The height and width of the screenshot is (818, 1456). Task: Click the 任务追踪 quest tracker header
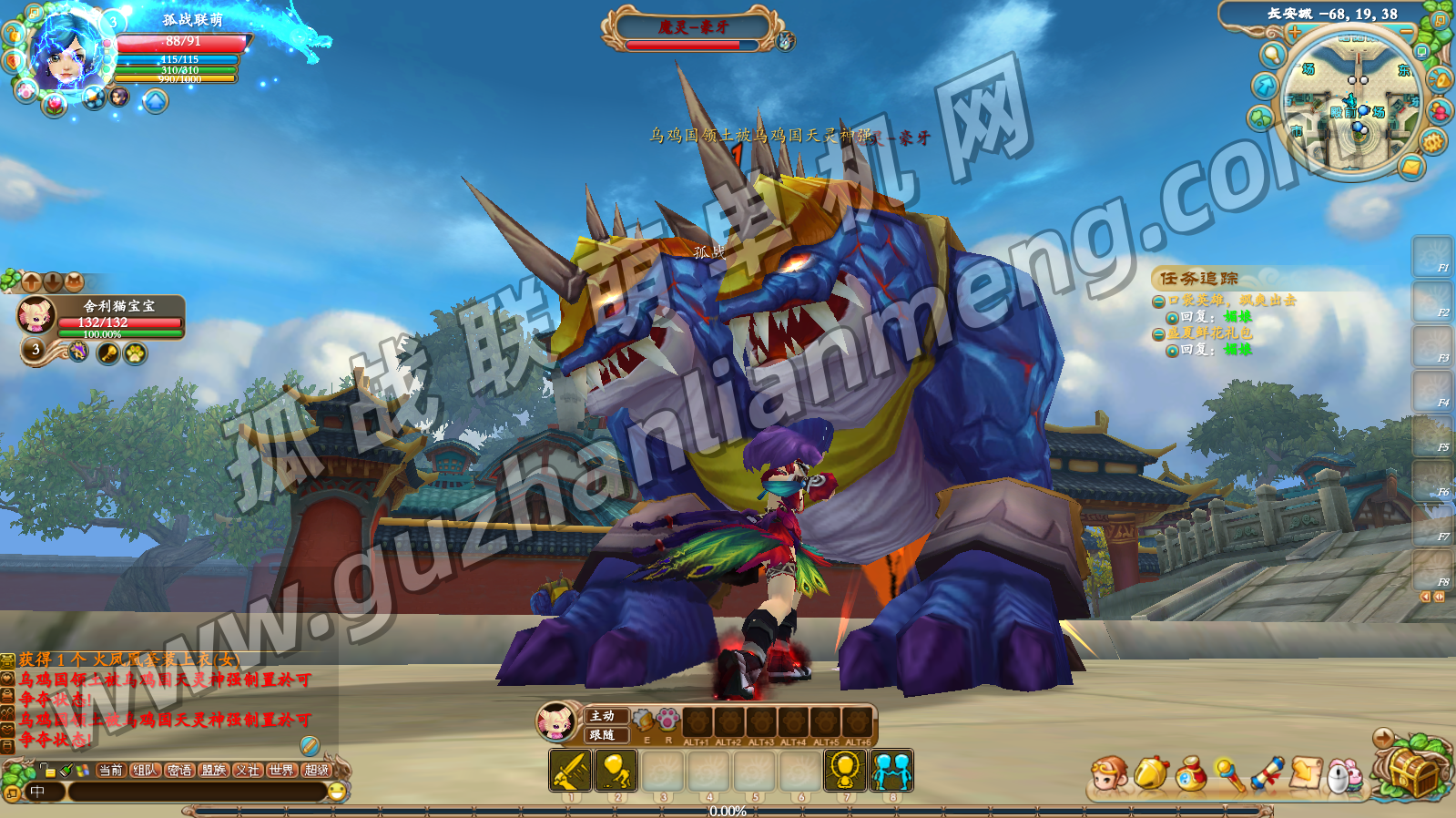click(1198, 278)
